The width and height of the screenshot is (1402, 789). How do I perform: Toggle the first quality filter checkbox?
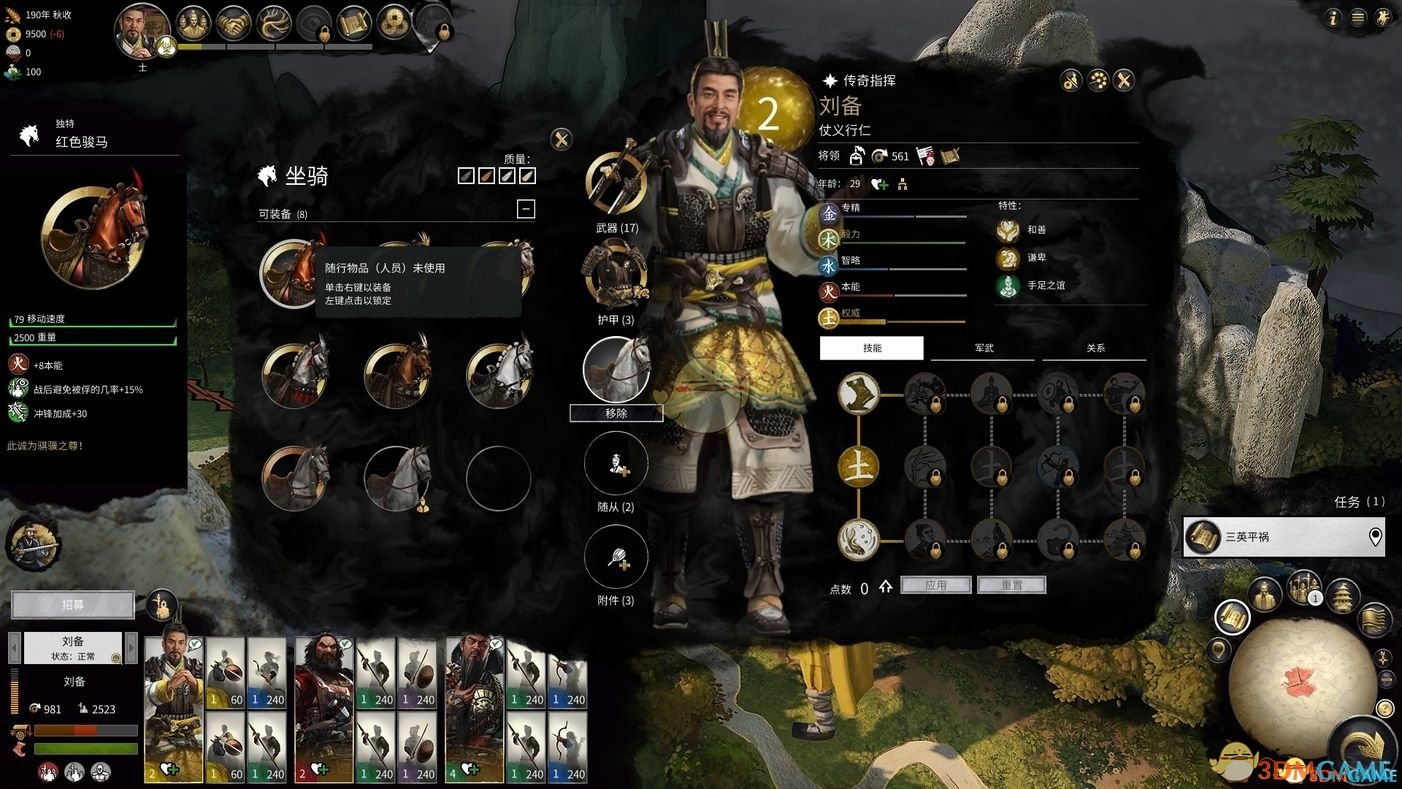[466, 175]
